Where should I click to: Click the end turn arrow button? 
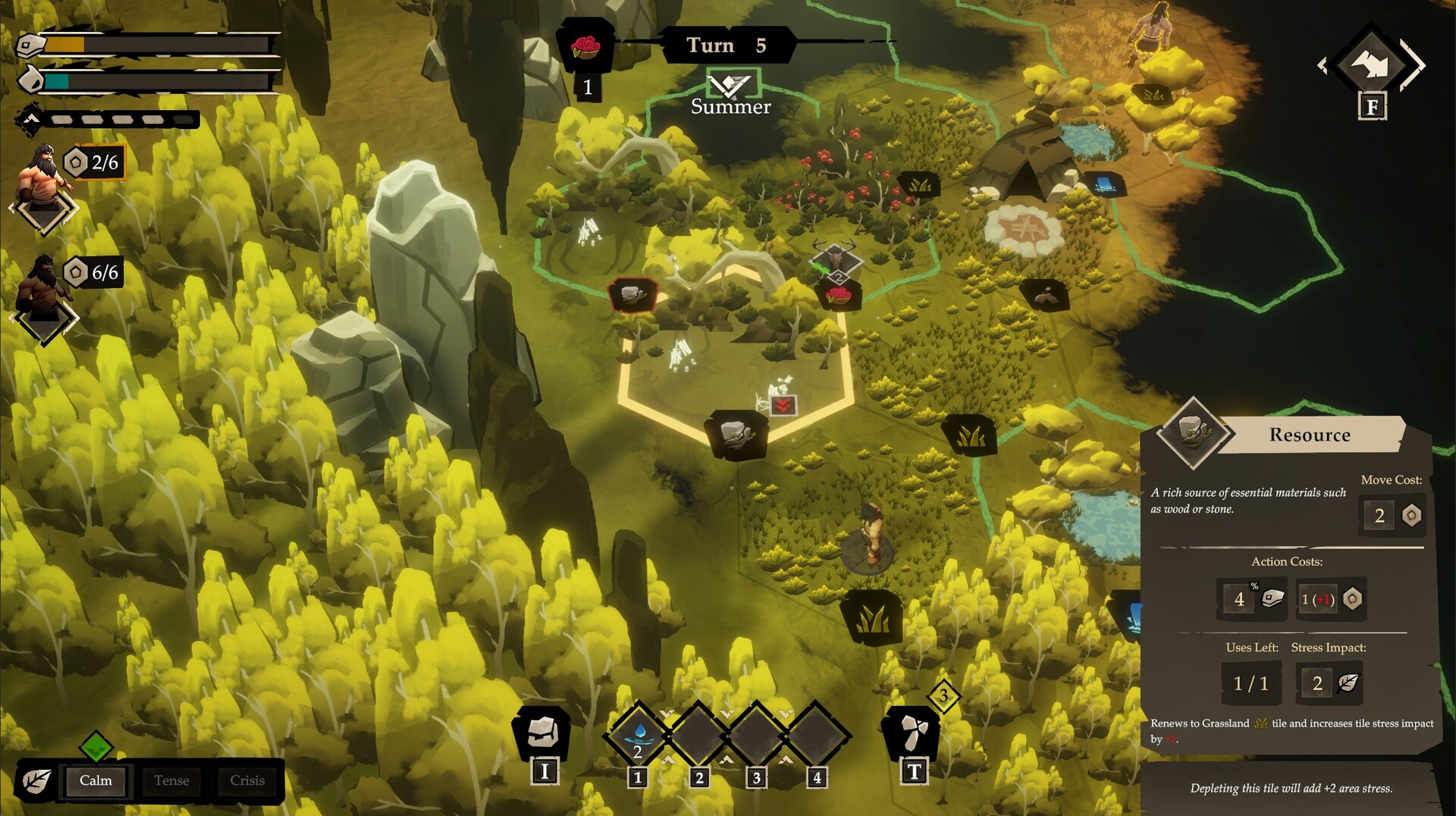pyautogui.click(x=1371, y=64)
